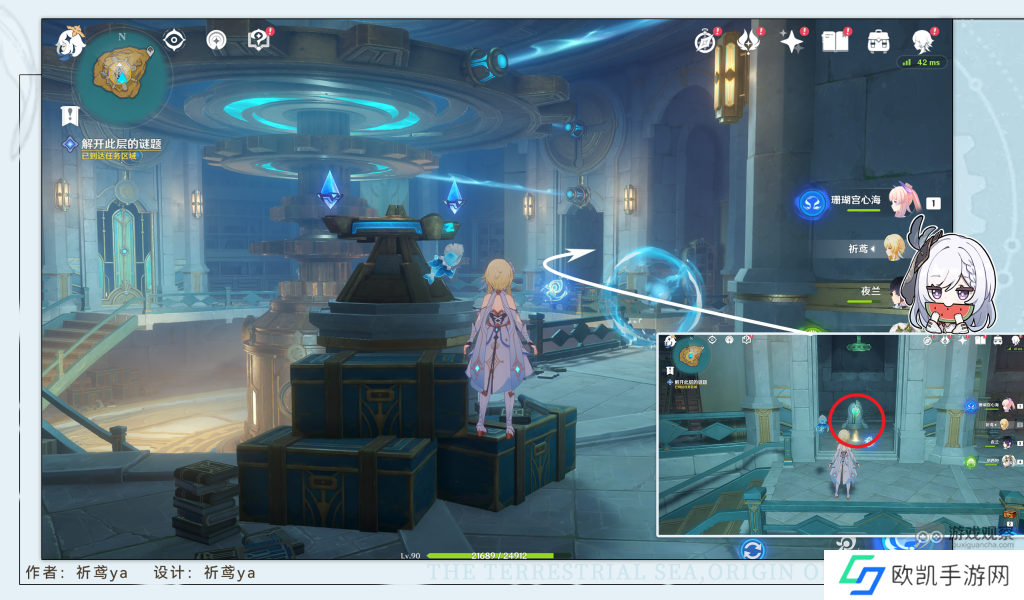Open the wish star icon

tap(792, 42)
